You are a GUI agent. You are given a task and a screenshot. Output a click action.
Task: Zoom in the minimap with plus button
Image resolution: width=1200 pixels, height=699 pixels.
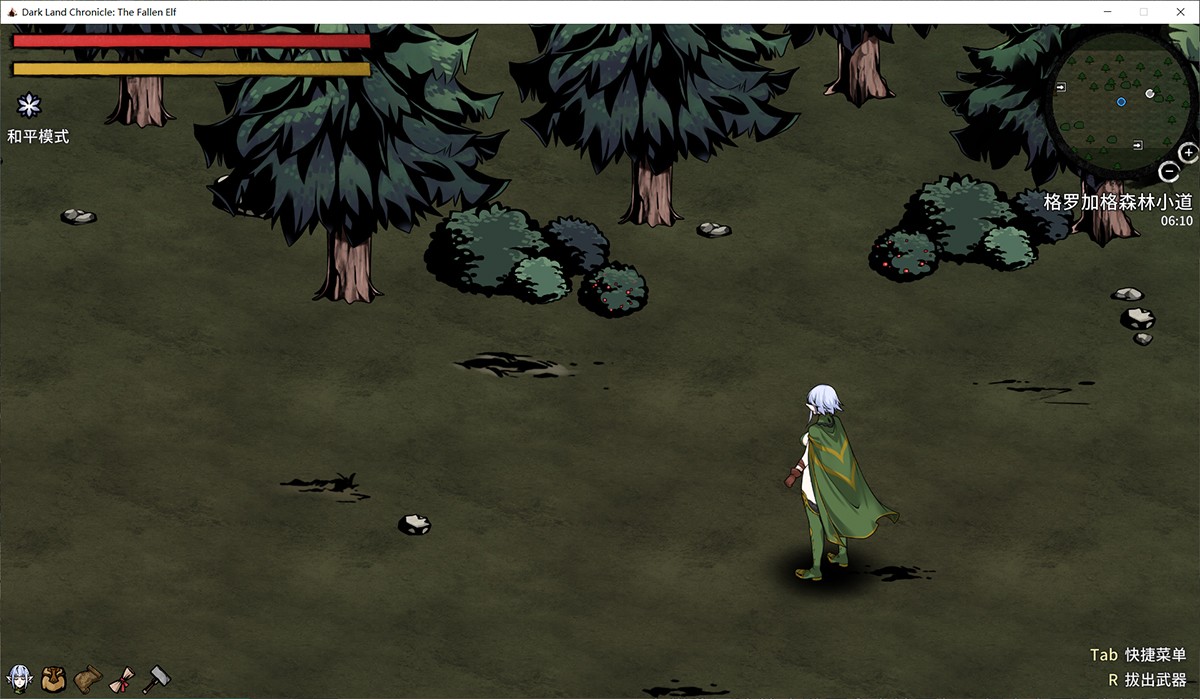(1188, 153)
